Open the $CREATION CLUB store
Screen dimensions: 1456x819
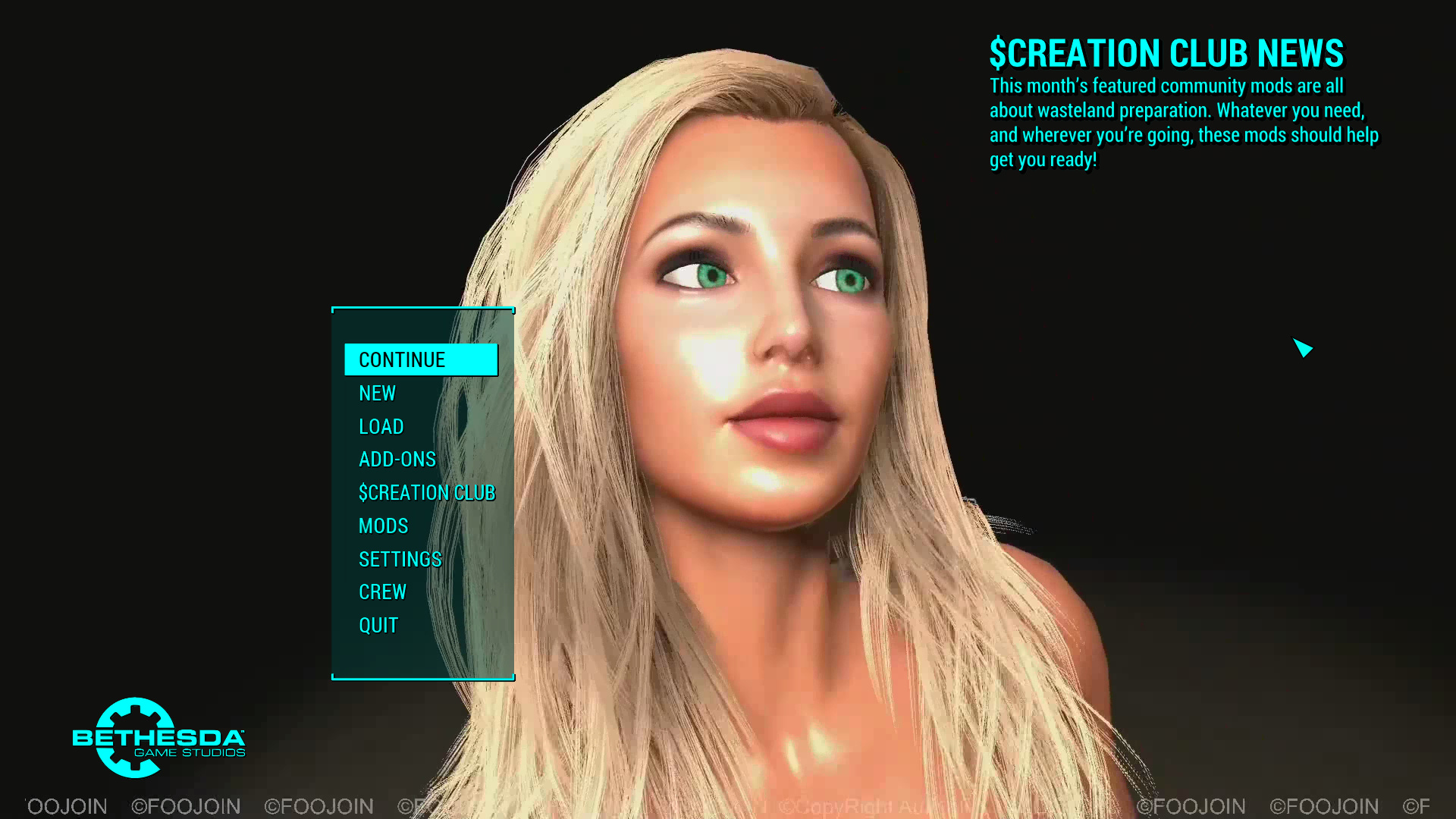pos(427,492)
